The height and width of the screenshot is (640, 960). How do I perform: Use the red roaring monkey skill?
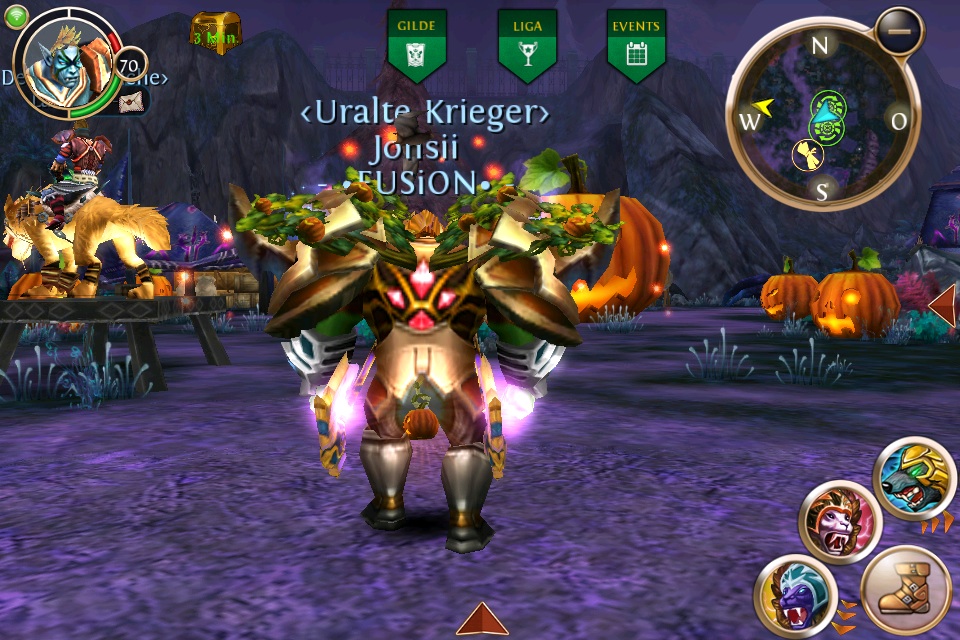click(838, 522)
